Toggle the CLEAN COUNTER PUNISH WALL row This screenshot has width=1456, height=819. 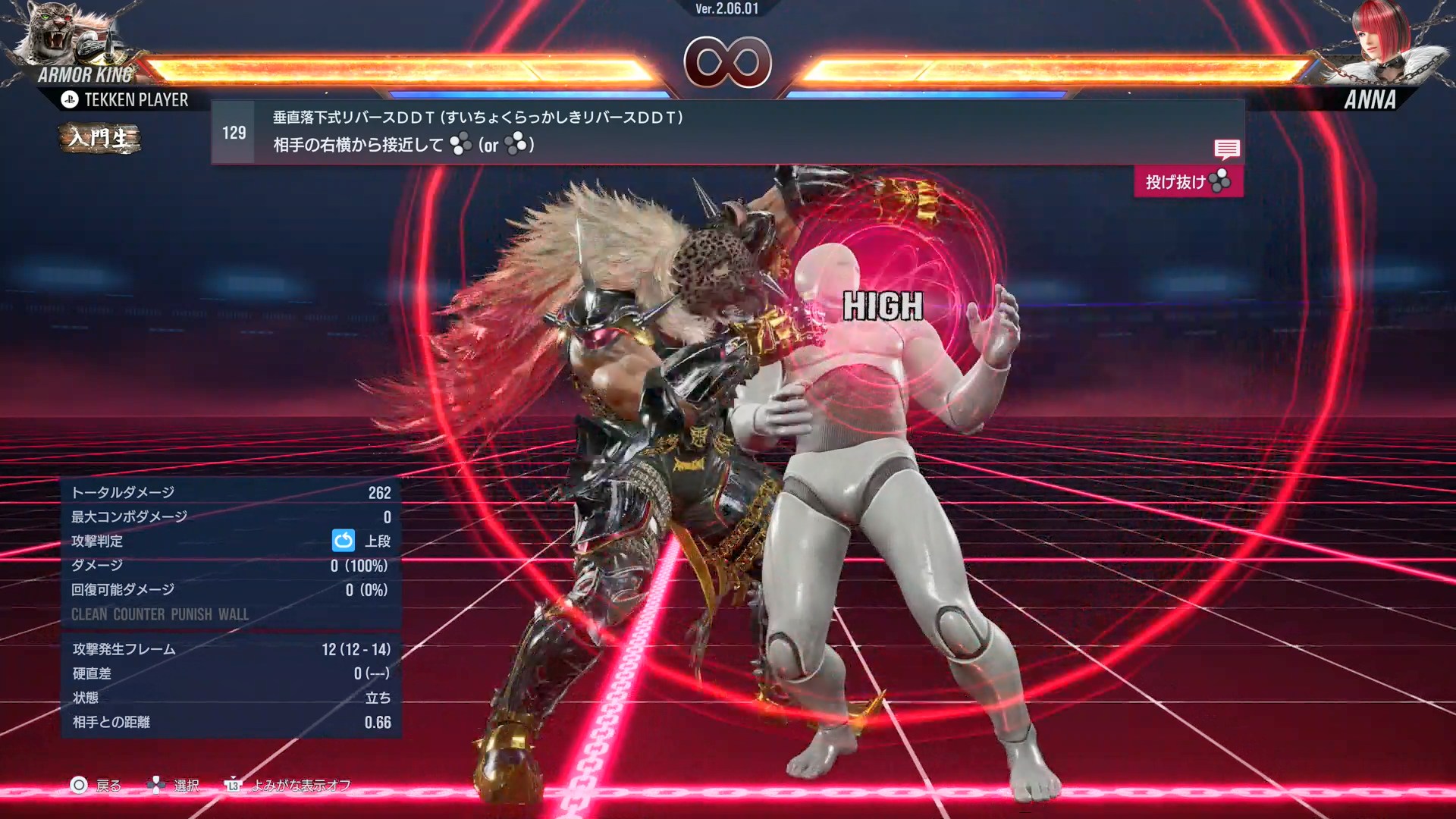point(160,615)
